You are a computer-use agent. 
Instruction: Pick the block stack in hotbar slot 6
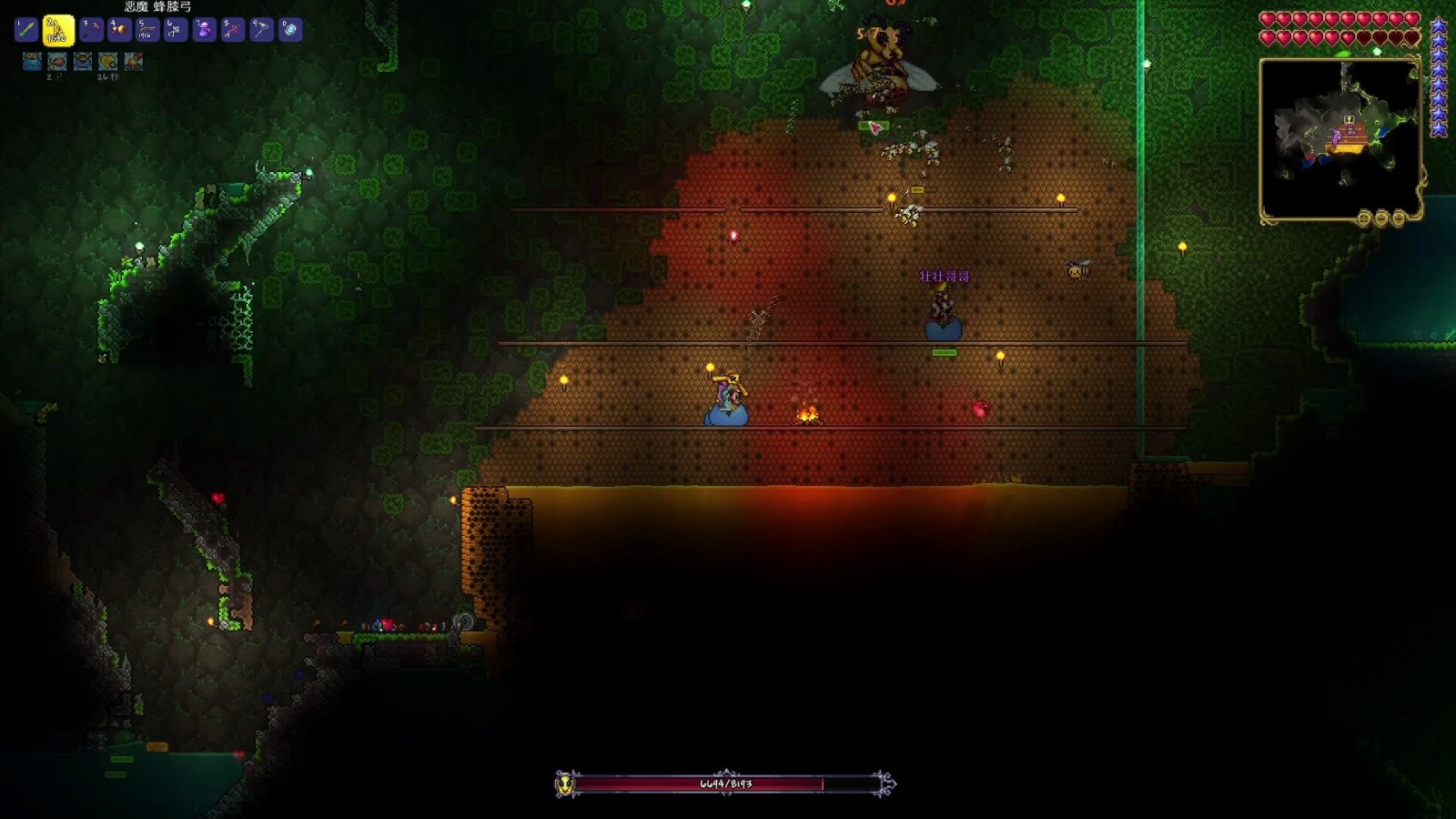176,30
